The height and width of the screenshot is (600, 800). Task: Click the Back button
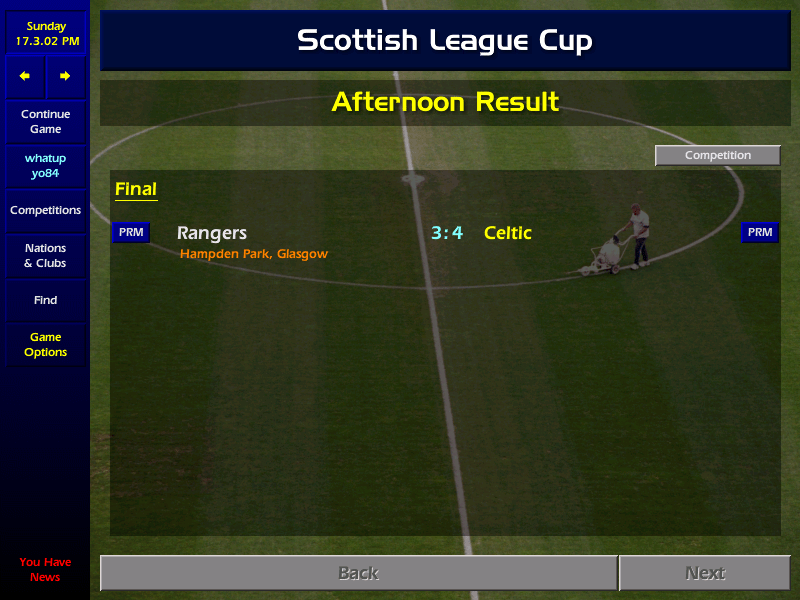coord(358,573)
